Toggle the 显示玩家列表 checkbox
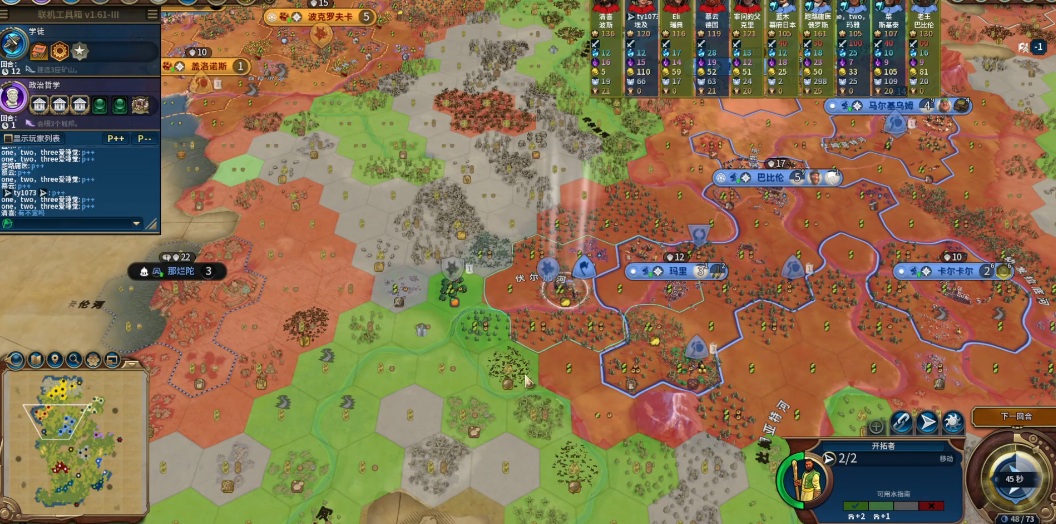 click(x=8, y=139)
